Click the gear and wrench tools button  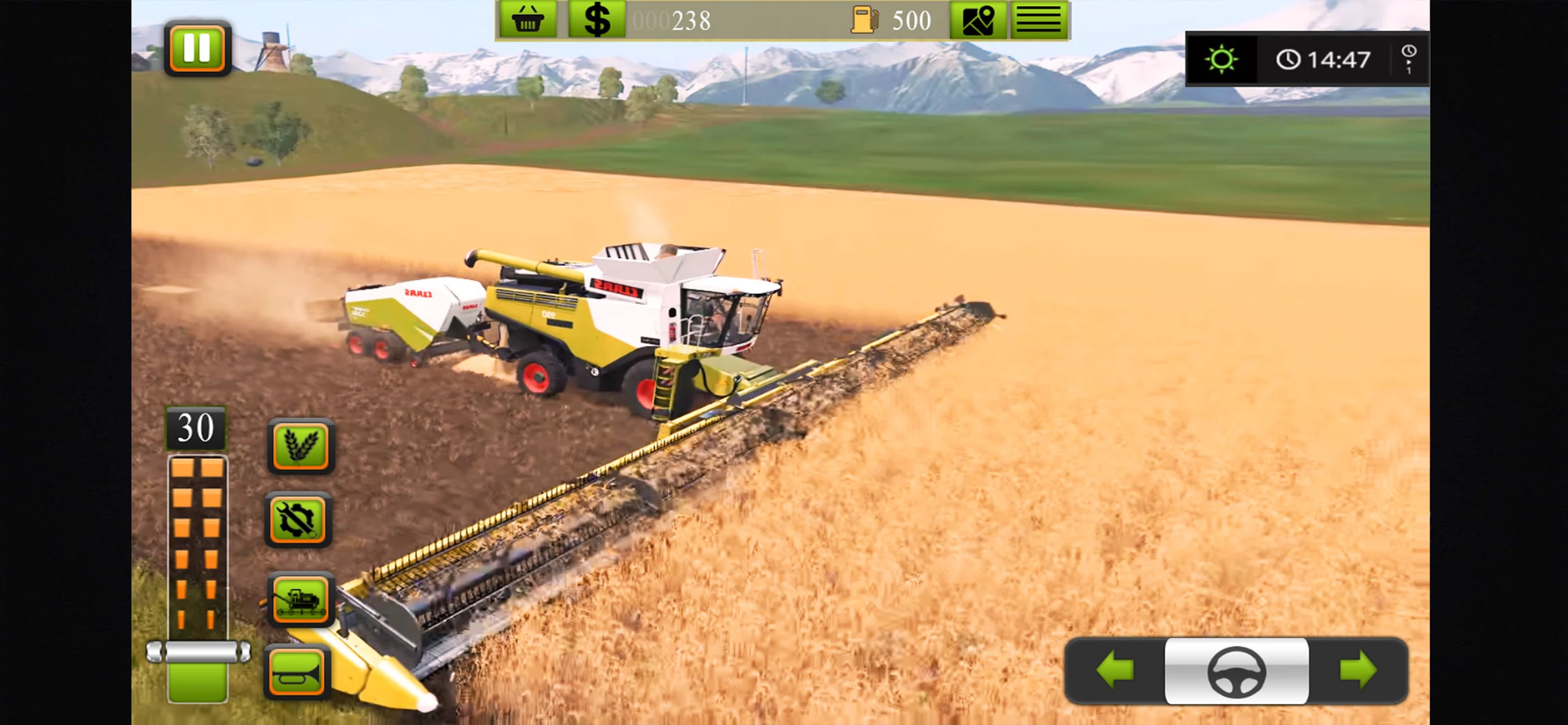pyautogui.click(x=298, y=520)
